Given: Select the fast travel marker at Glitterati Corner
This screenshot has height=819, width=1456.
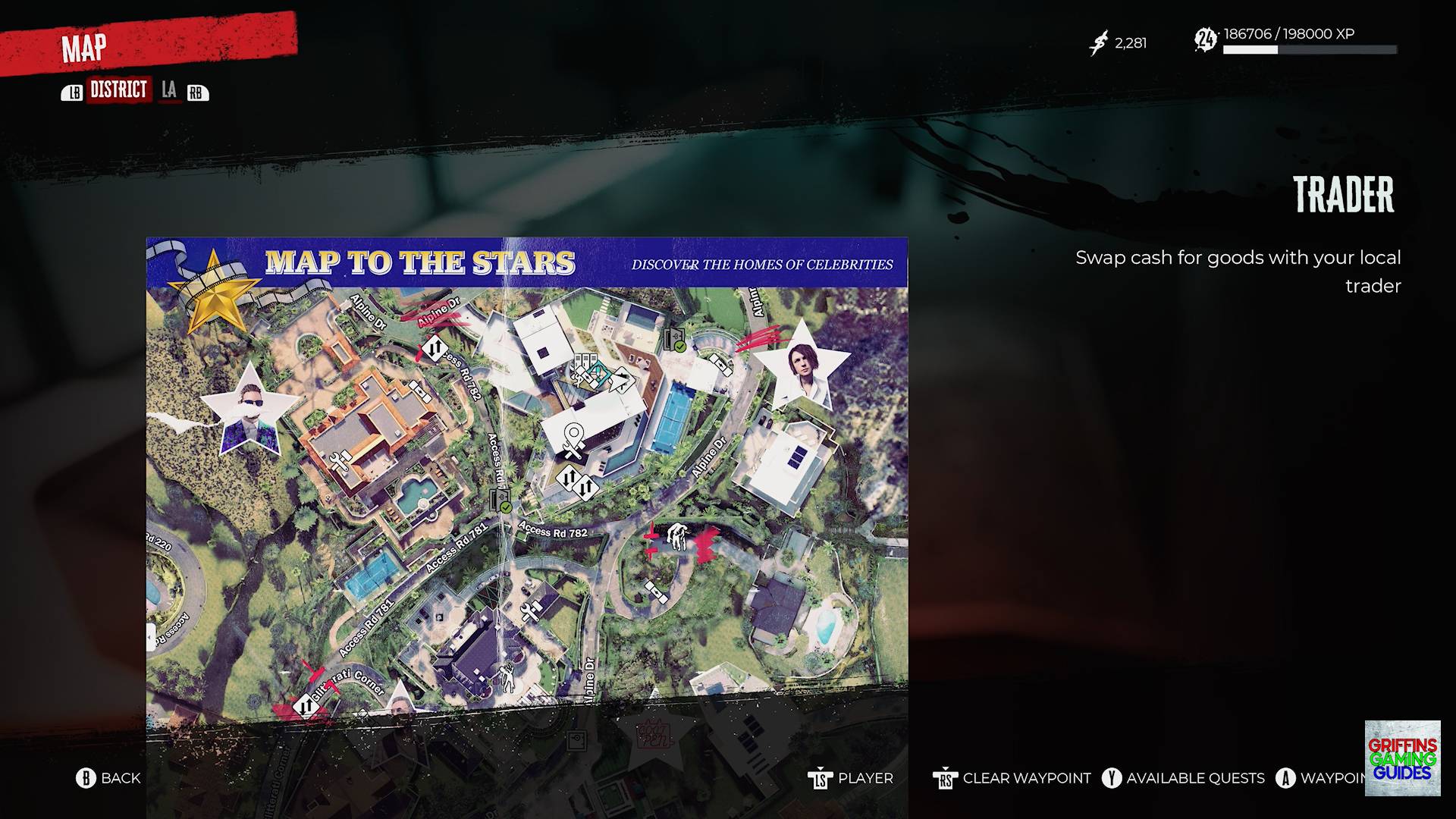Looking at the screenshot, I should tap(306, 707).
